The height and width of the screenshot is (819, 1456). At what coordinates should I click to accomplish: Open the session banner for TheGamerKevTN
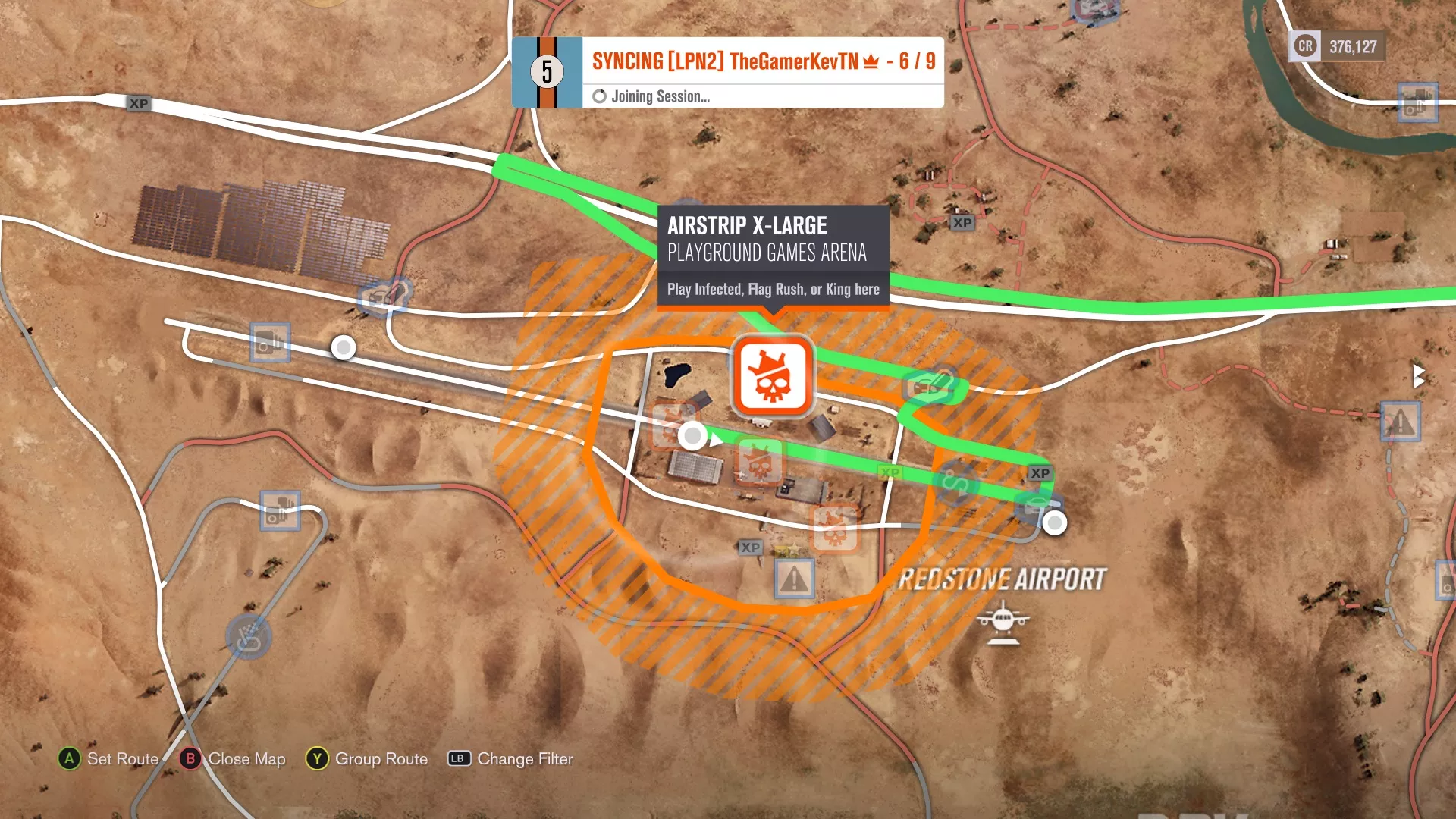(x=727, y=73)
